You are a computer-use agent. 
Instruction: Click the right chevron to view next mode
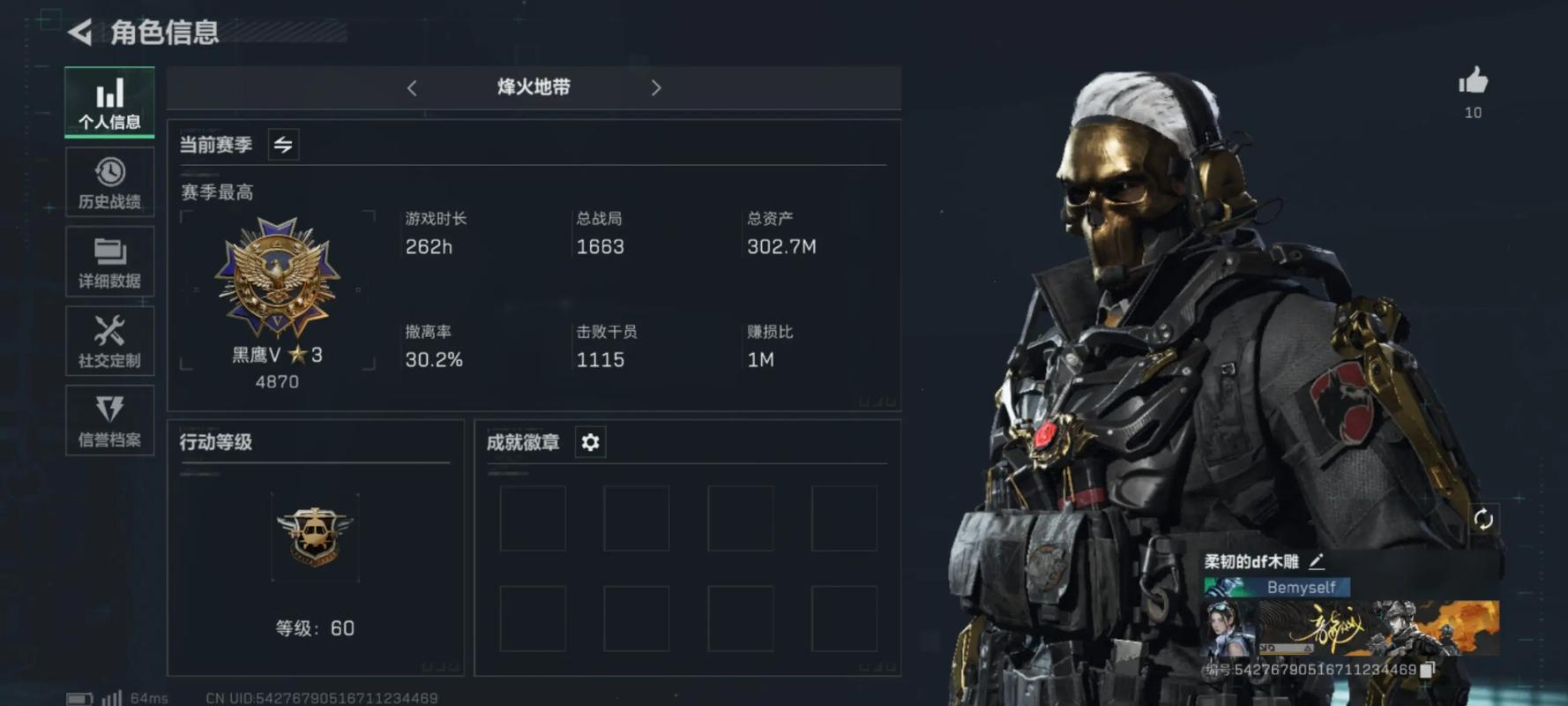(x=656, y=88)
